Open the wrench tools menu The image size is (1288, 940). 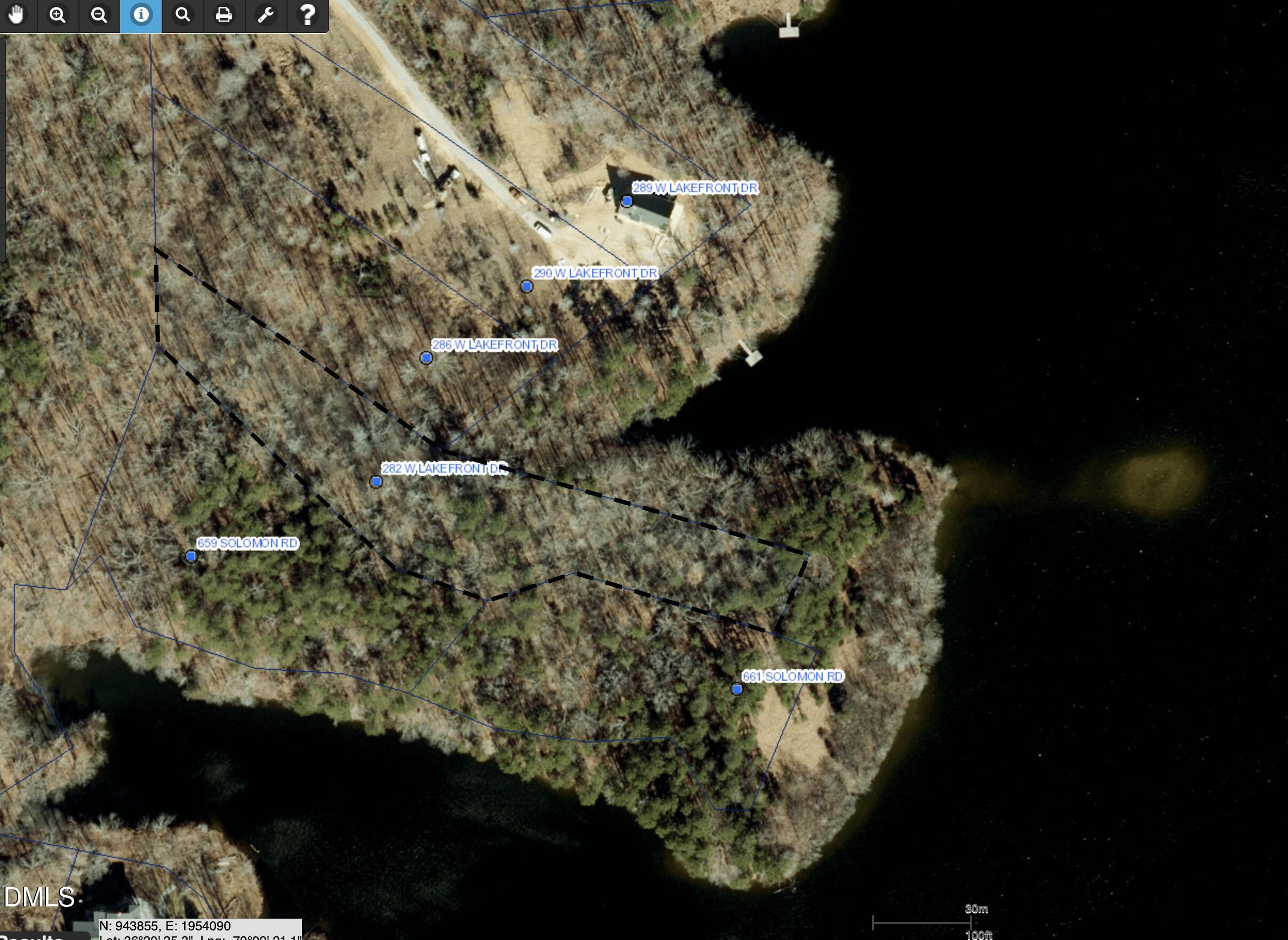tap(266, 15)
